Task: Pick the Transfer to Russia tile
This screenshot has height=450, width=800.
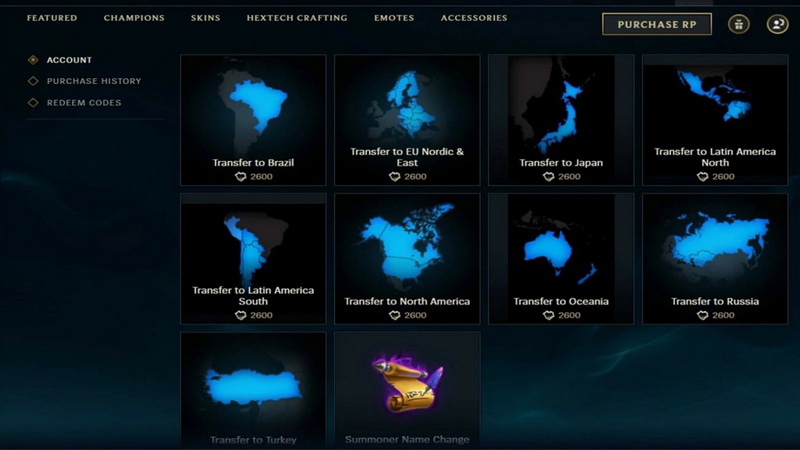Action: [x=715, y=258]
